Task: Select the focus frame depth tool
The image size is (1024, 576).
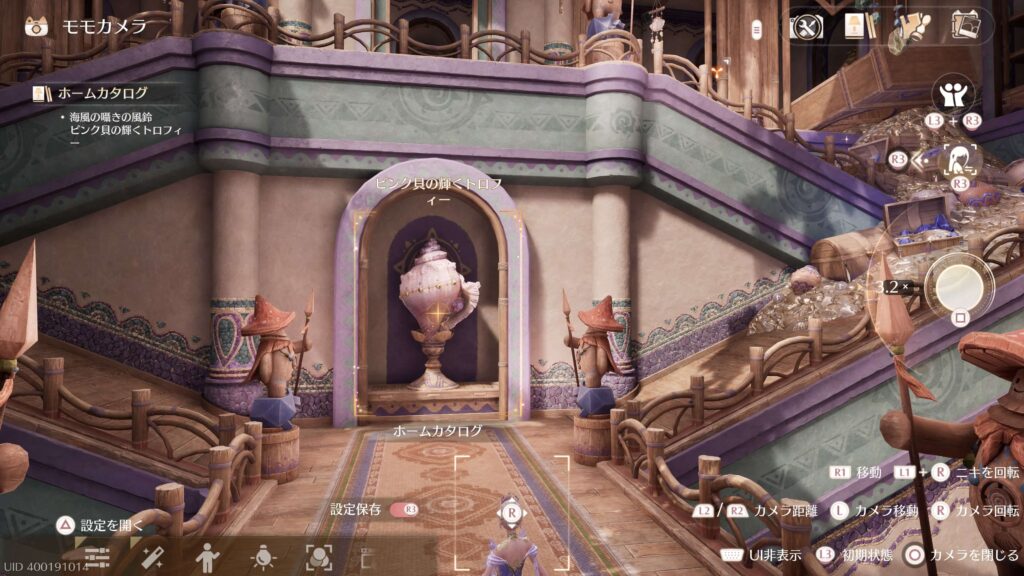Action: 318,556
